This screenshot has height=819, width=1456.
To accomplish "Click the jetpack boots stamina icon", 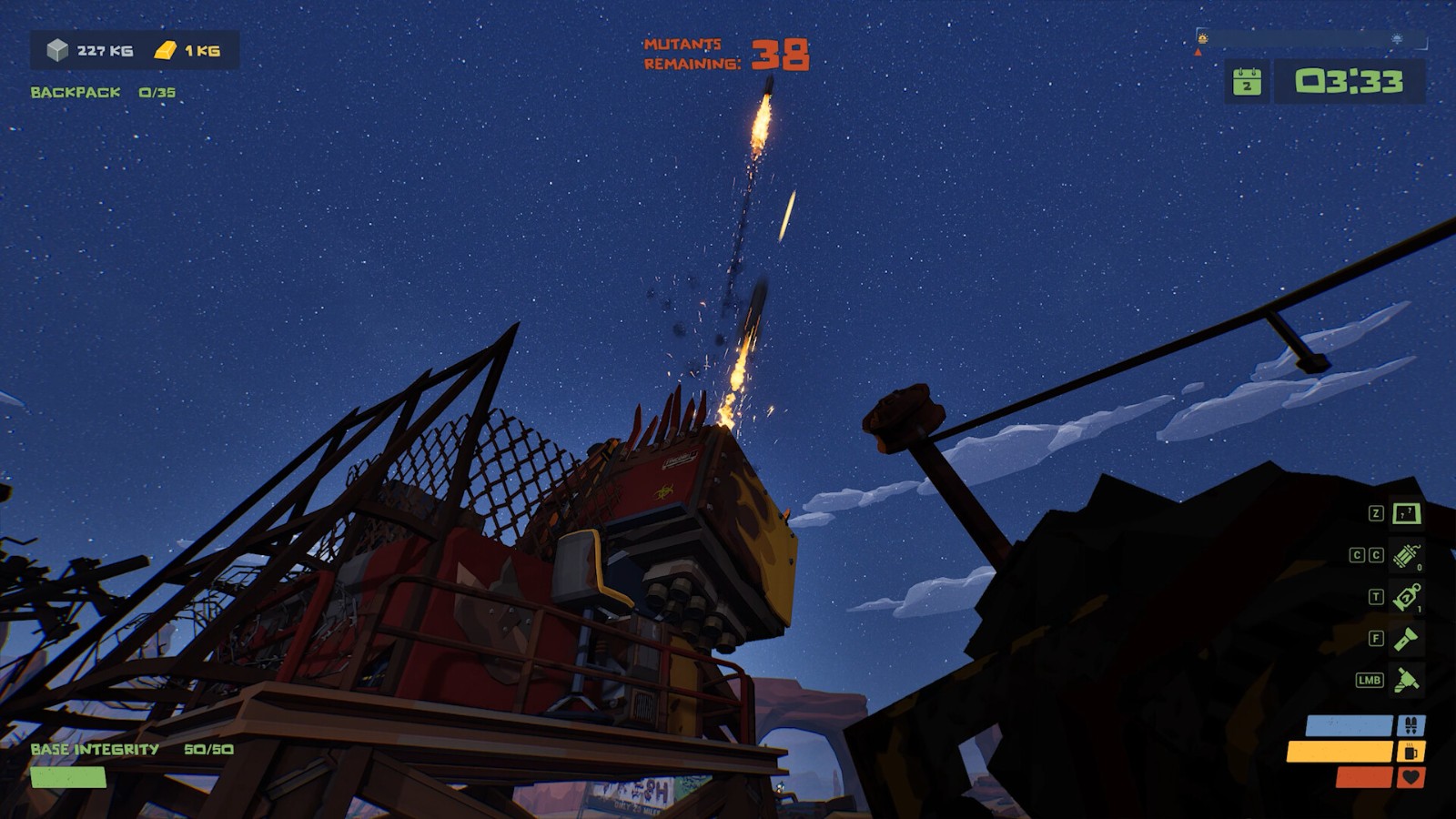I will click(1411, 725).
